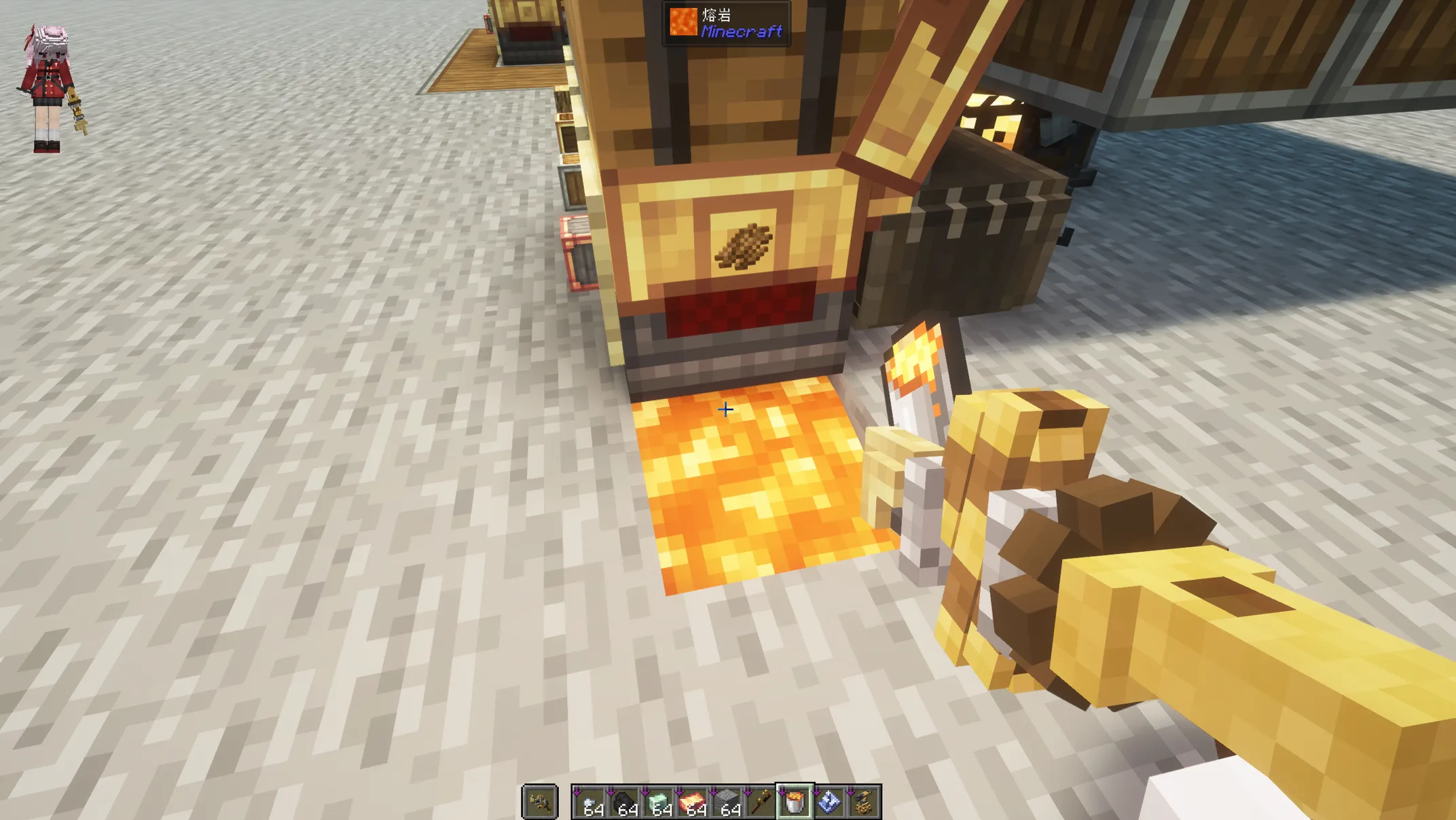The image size is (1456, 820).
Task: Choose the blue crystal item slot
Action: 829,802
